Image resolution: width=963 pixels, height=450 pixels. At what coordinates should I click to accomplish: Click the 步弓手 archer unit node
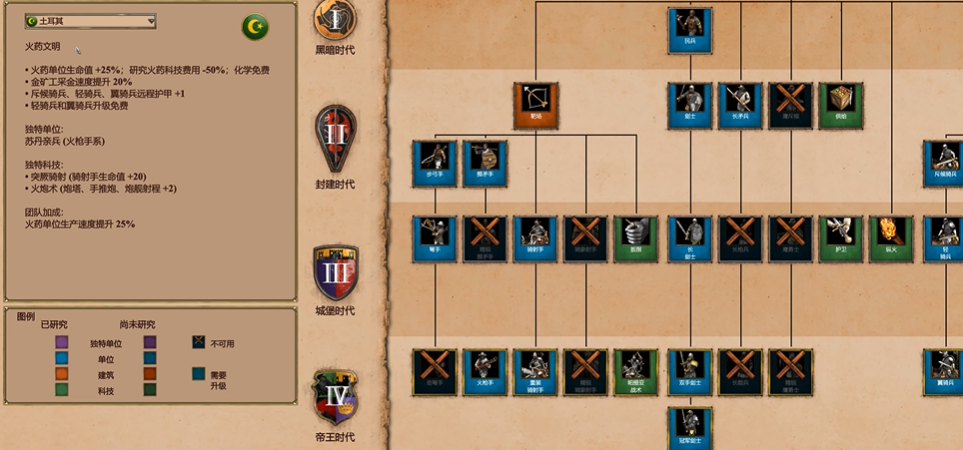click(435, 163)
